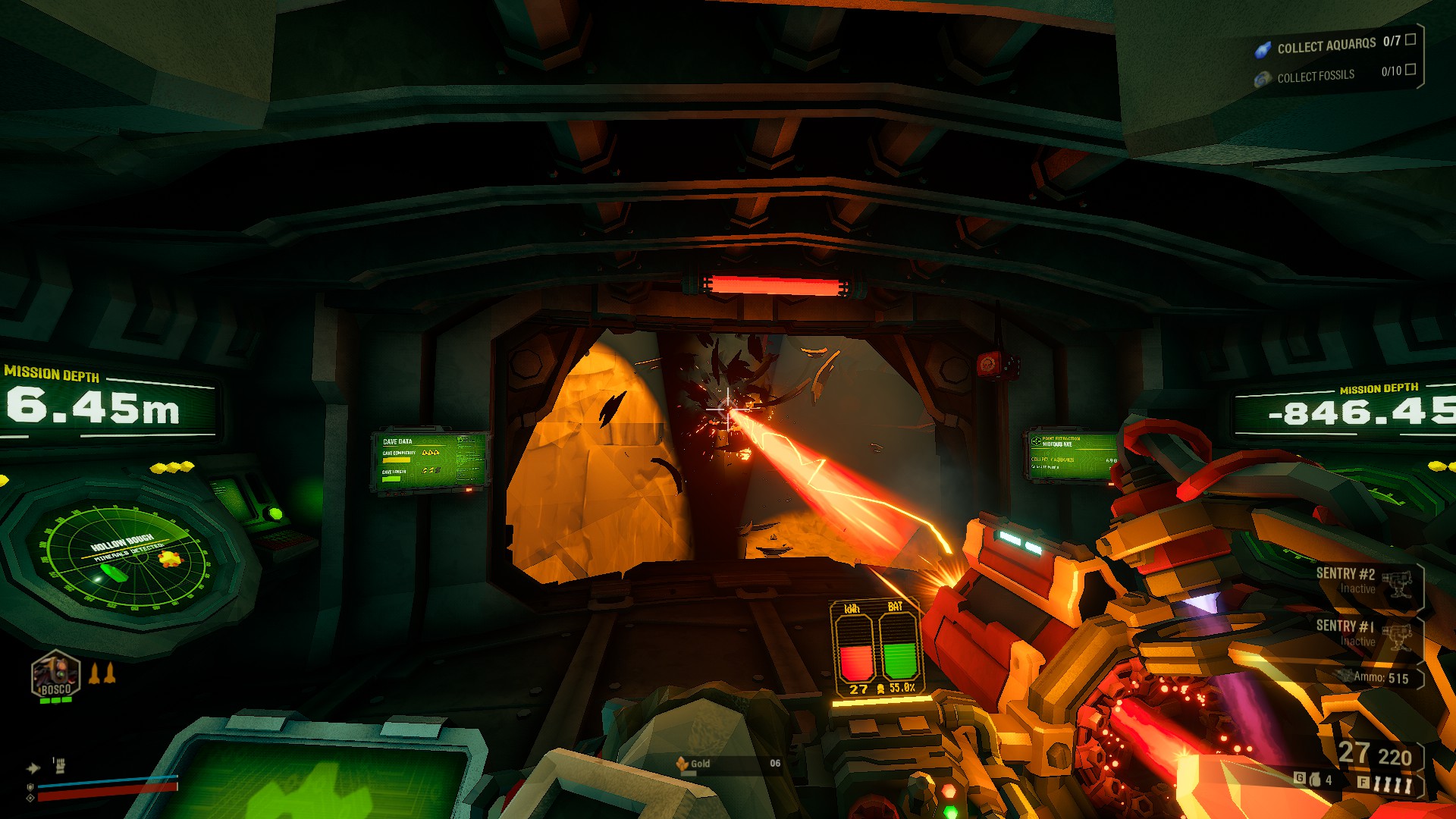Select the Sentry #2 status panel

point(1363,581)
